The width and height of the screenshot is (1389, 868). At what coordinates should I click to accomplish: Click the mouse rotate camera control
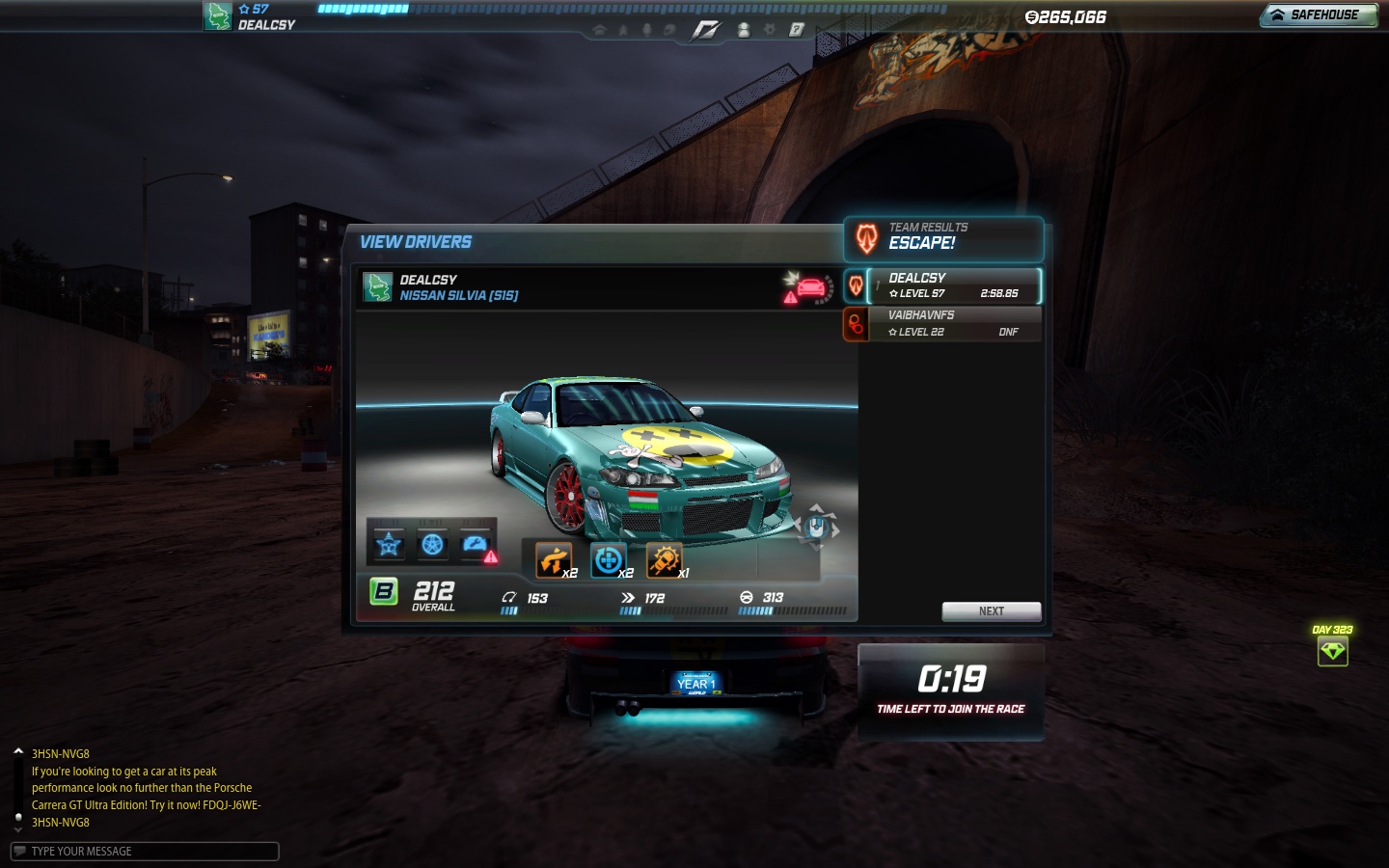(816, 527)
